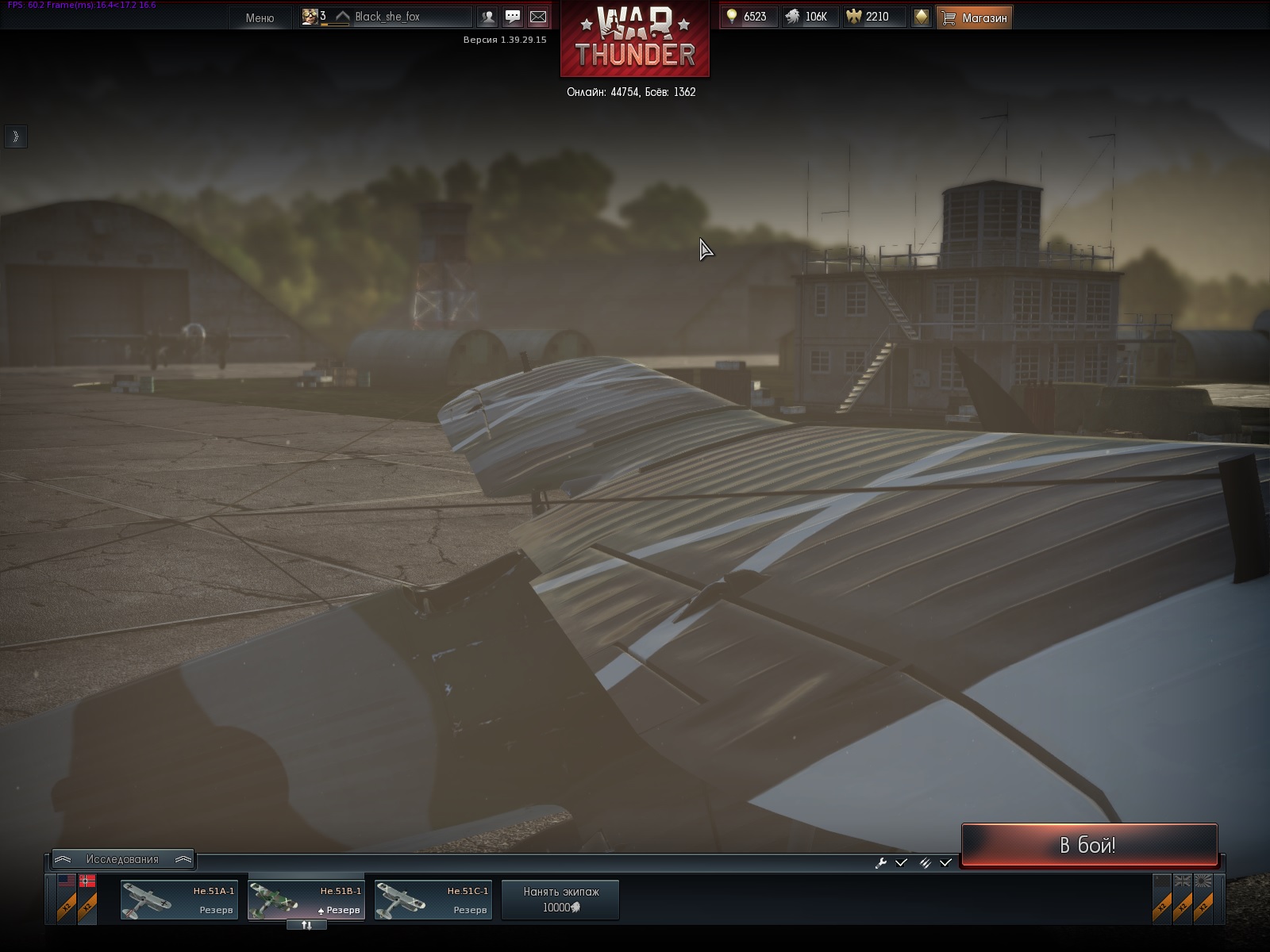This screenshot has height=952, width=1270.
Task: Toggle the automatic repair wrench checkbox
Action: tap(901, 862)
